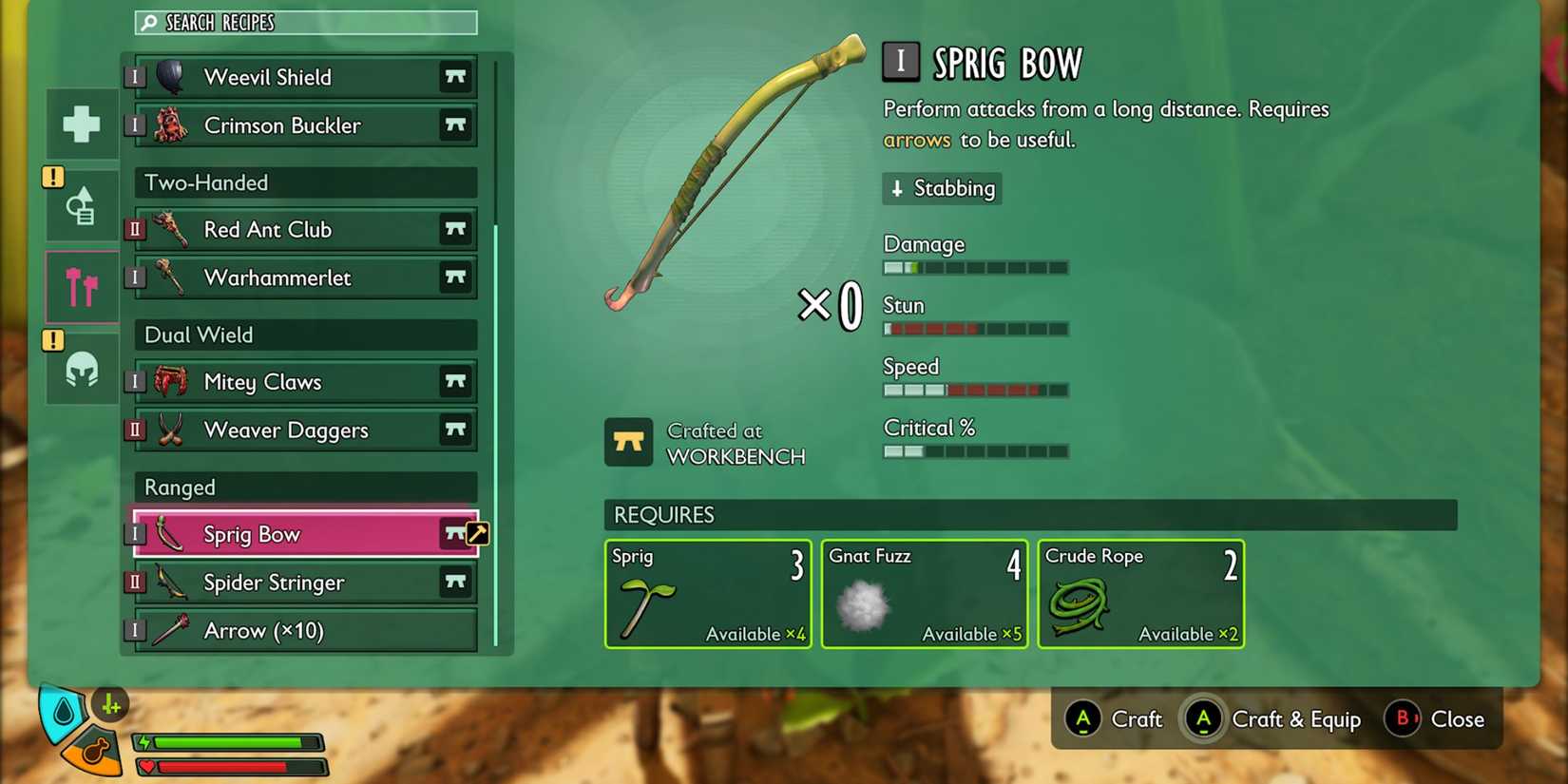Click the Speed stat bar

975,390
